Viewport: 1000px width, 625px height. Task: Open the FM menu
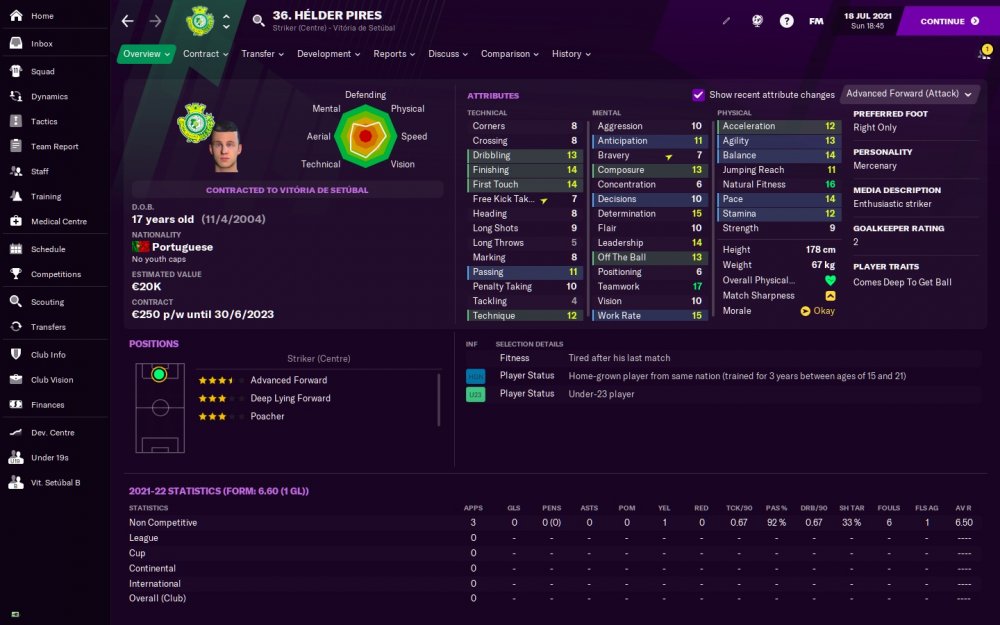tap(816, 21)
